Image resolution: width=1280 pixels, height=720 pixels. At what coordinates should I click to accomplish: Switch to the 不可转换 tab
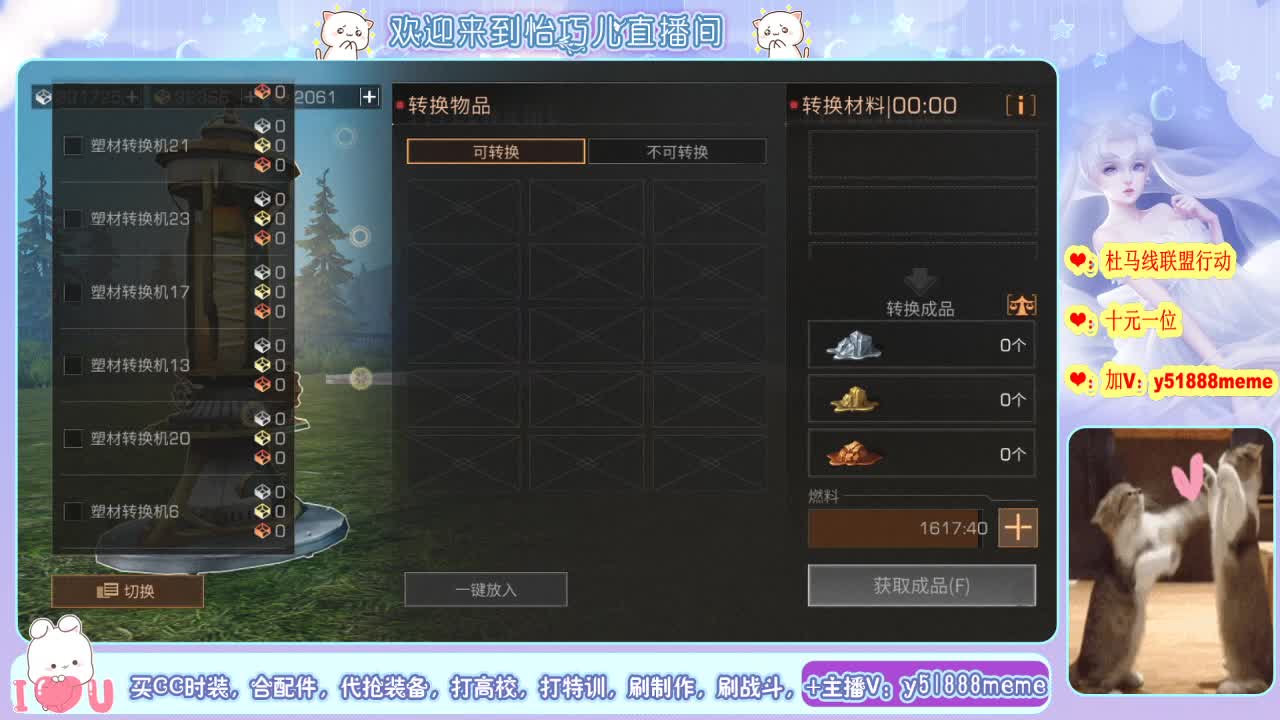(x=676, y=151)
